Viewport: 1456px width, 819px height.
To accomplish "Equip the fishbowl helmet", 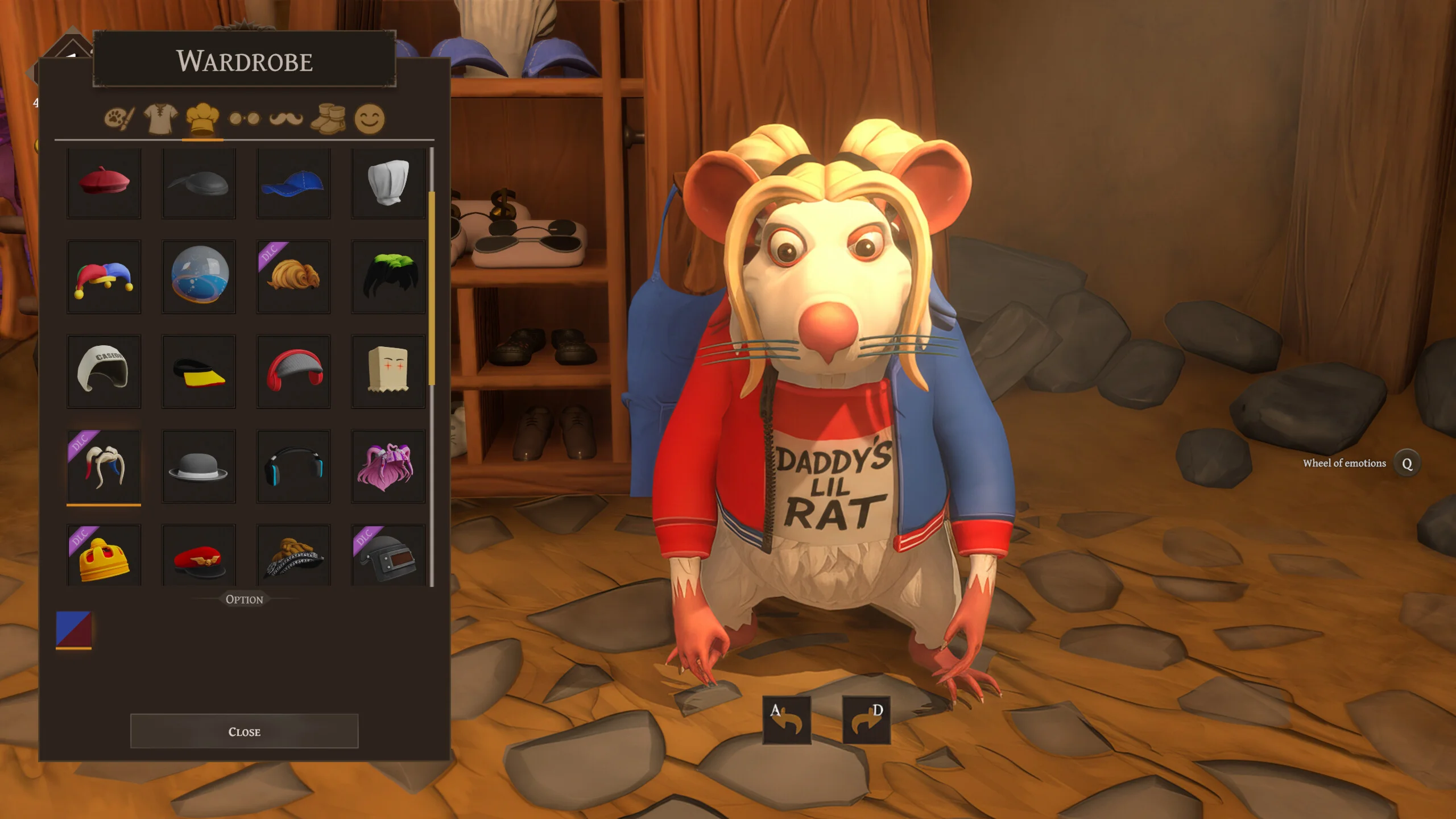I will point(198,277).
